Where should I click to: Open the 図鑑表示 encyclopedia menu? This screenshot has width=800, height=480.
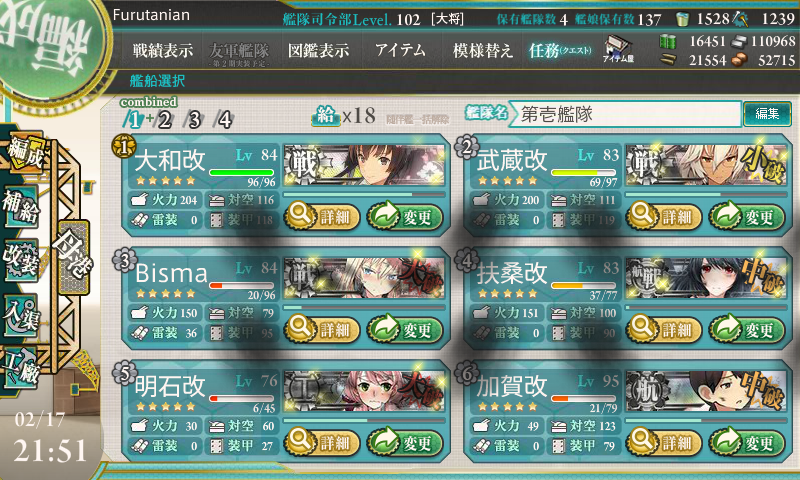[318, 50]
